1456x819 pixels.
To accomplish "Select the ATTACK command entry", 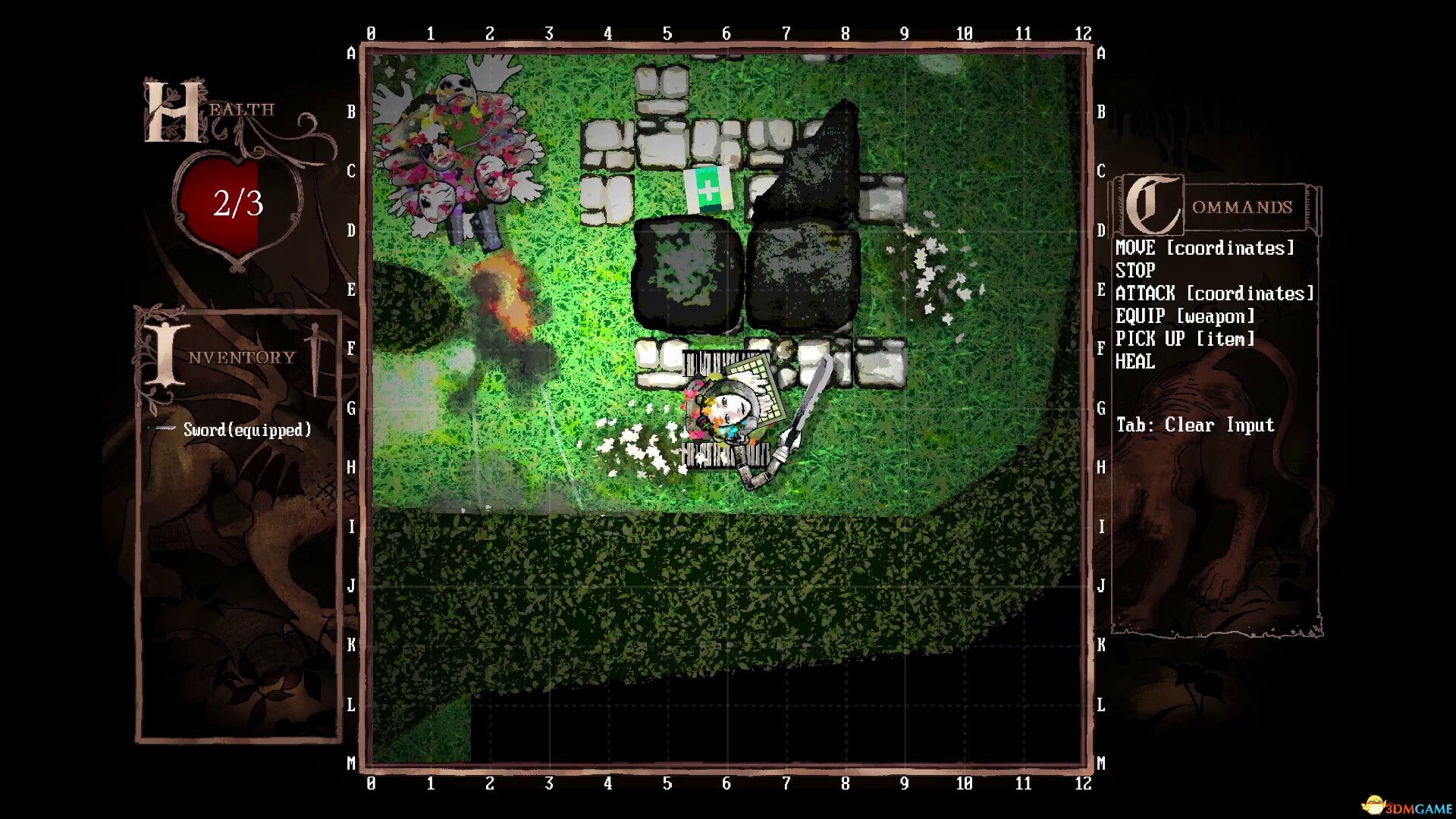I will coord(1213,293).
